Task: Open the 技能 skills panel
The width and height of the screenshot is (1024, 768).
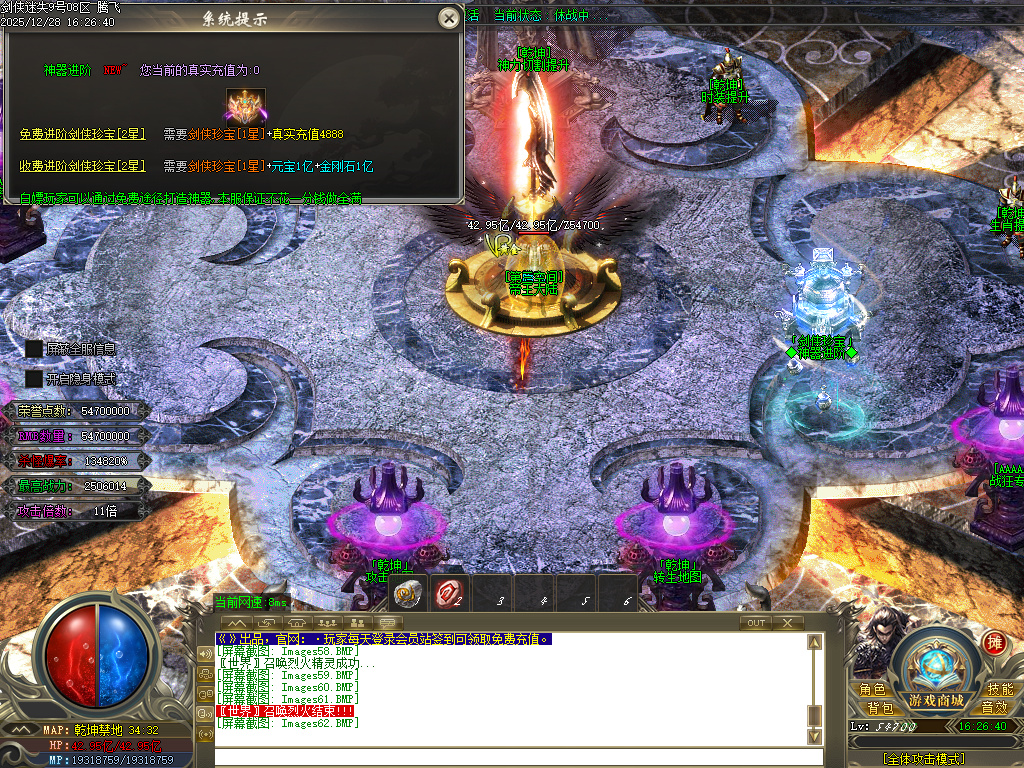Action: pyautogui.click(x=999, y=690)
